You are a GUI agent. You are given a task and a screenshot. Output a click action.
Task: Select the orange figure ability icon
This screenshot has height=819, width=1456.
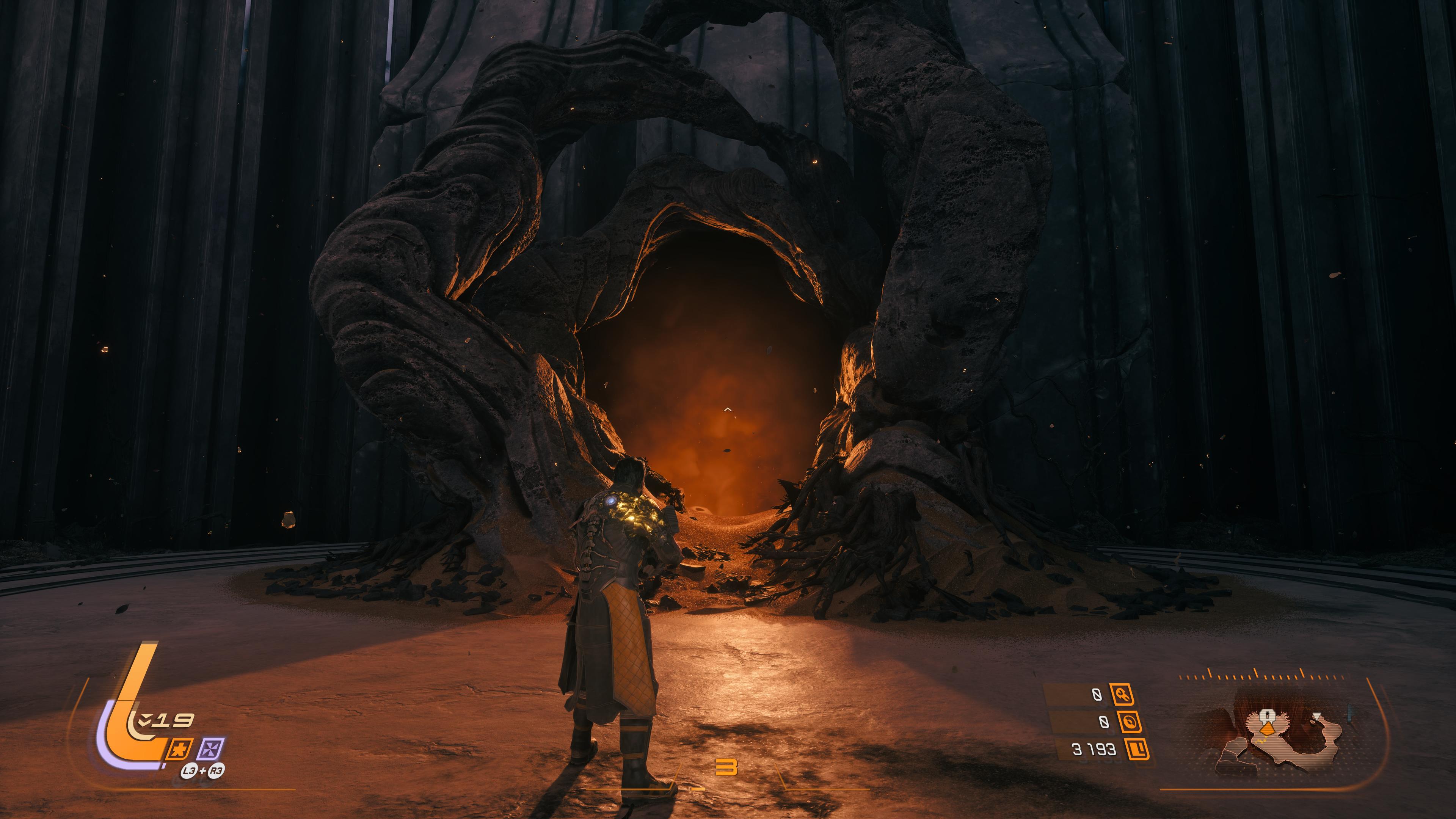pyautogui.click(x=181, y=749)
